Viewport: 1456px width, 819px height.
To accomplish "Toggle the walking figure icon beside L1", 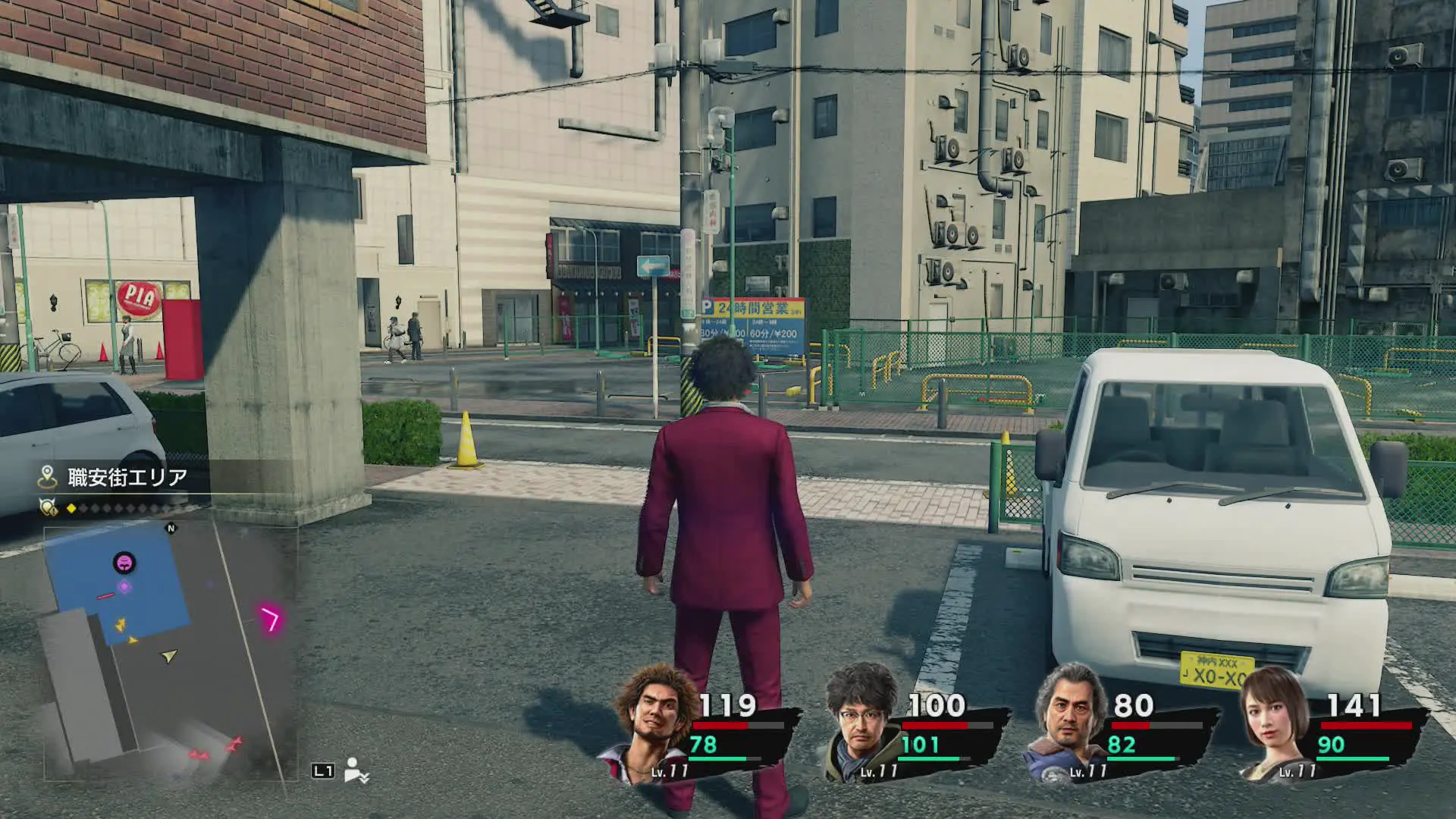I will (354, 770).
